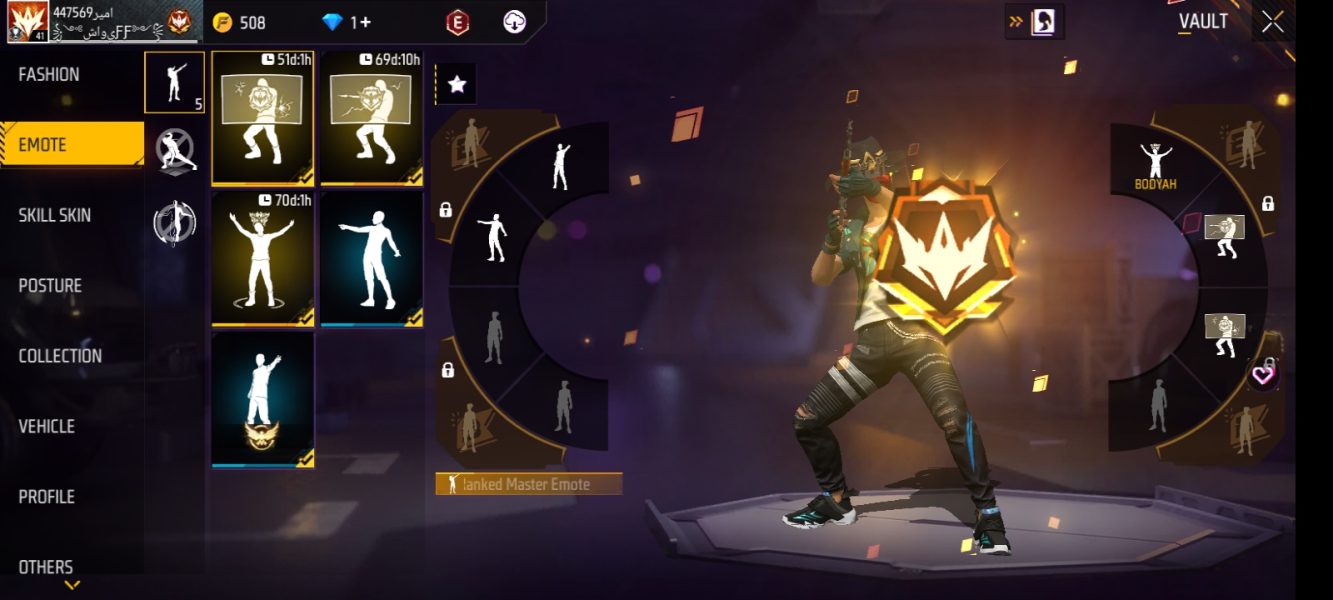
Task: Open the diamond top-up counter
Action: [x=347, y=22]
